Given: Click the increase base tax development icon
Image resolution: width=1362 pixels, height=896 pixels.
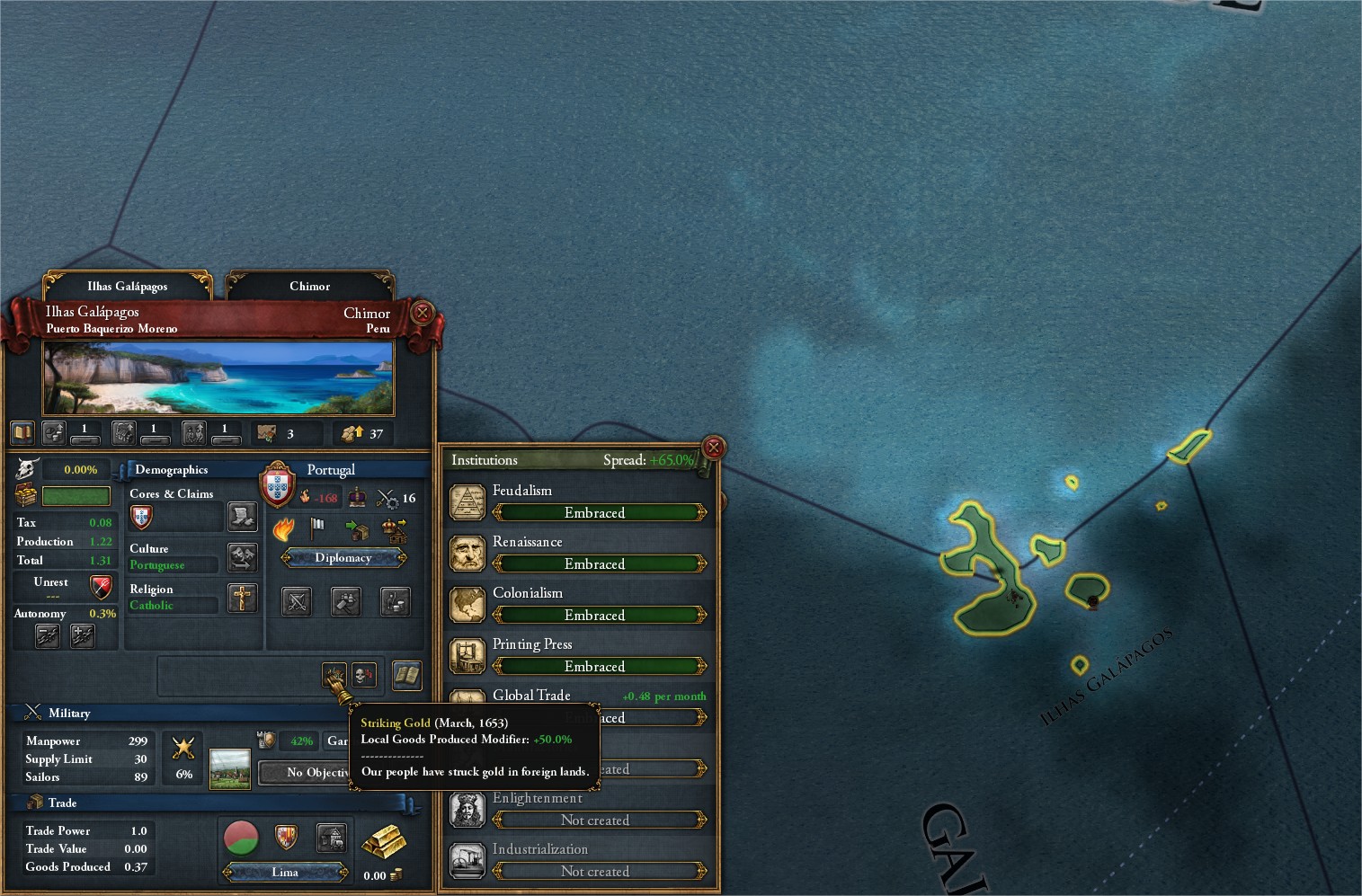Looking at the screenshot, I should (x=53, y=433).
